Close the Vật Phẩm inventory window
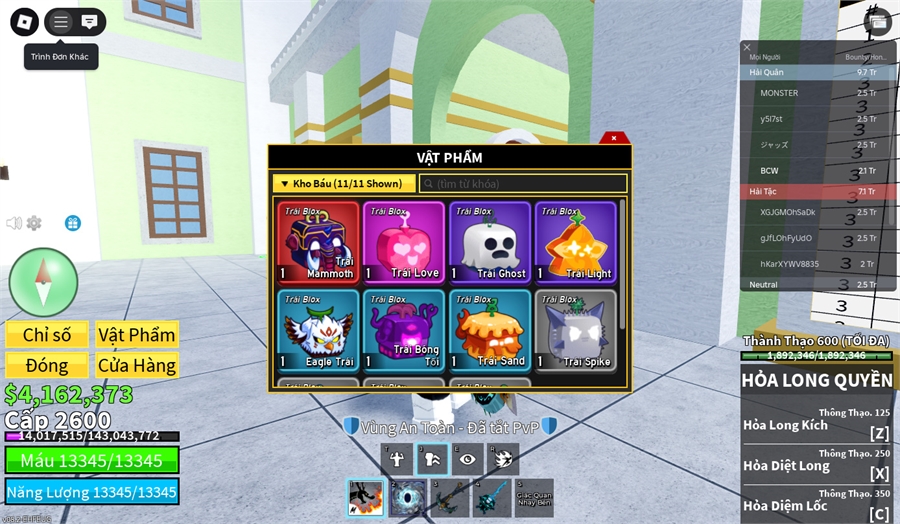 coord(613,138)
